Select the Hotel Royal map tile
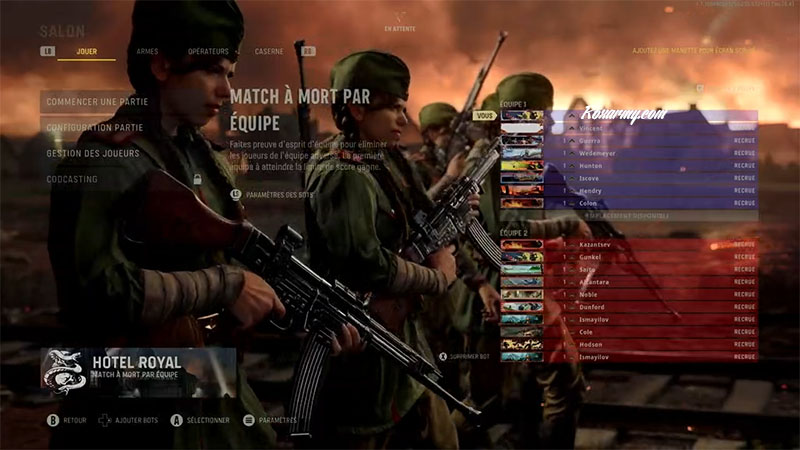Image resolution: width=800 pixels, height=450 pixels. pyautogui.click(x=139, y=368)
